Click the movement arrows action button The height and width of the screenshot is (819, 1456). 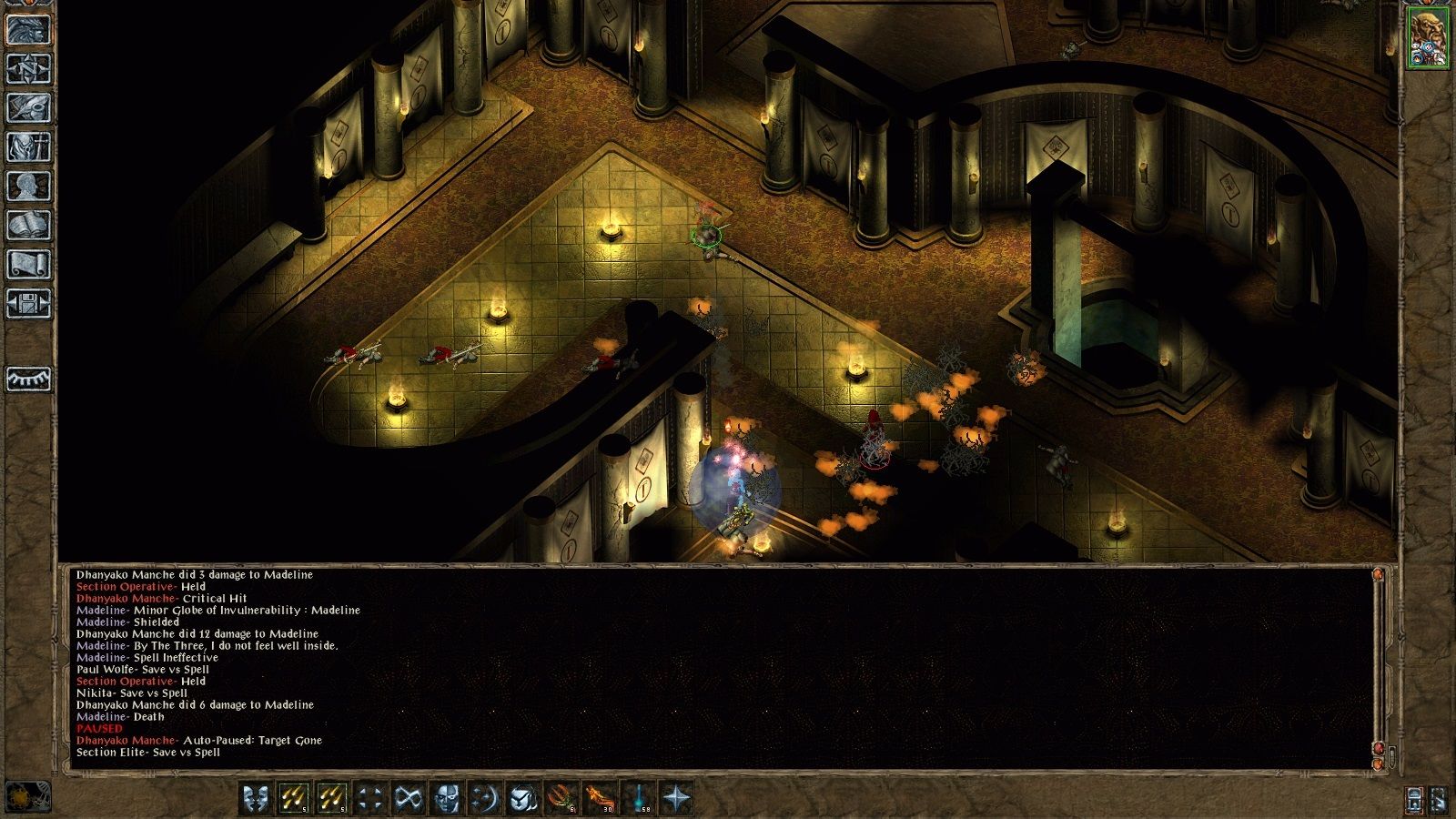point(369,796)
